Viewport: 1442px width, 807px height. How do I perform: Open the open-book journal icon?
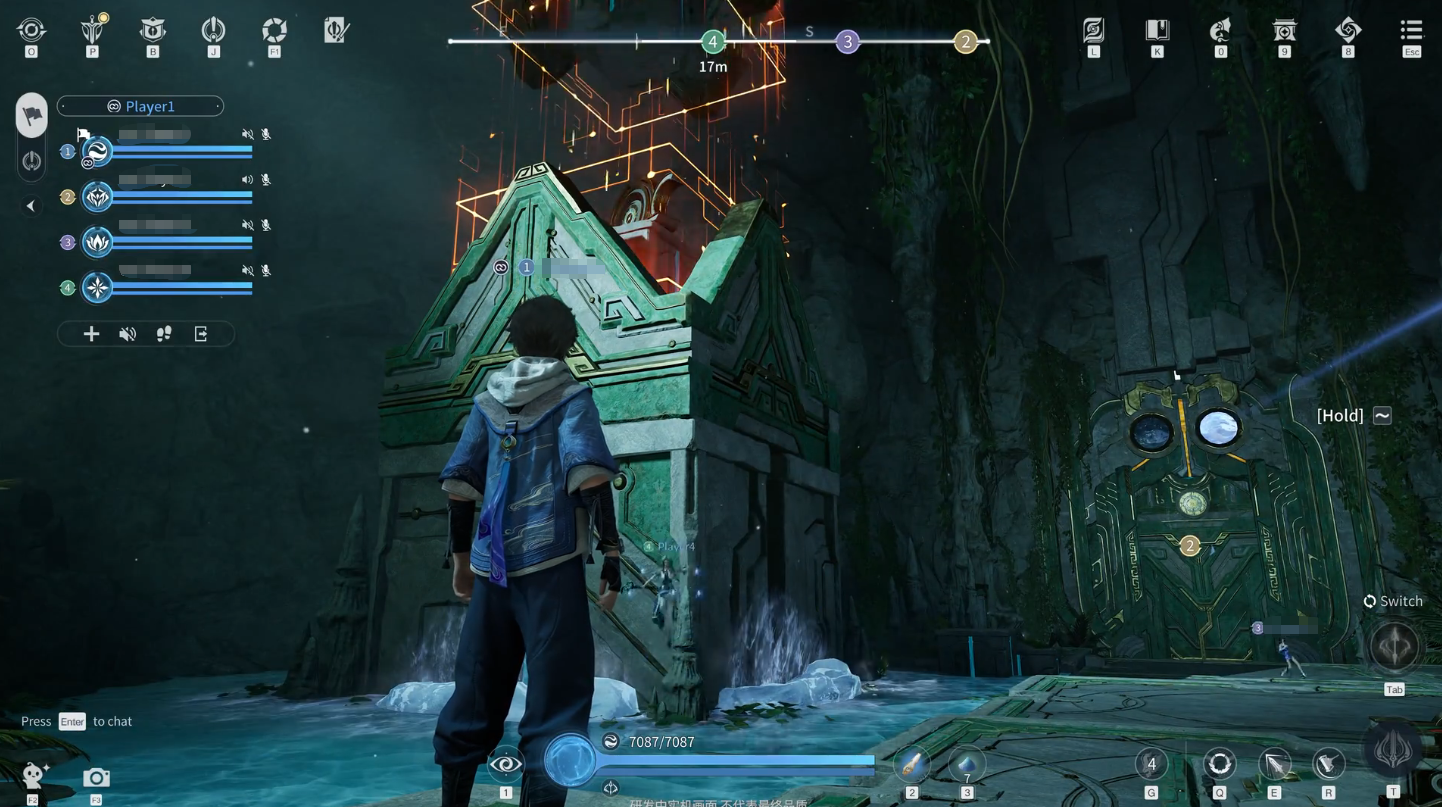(1157, 30)
